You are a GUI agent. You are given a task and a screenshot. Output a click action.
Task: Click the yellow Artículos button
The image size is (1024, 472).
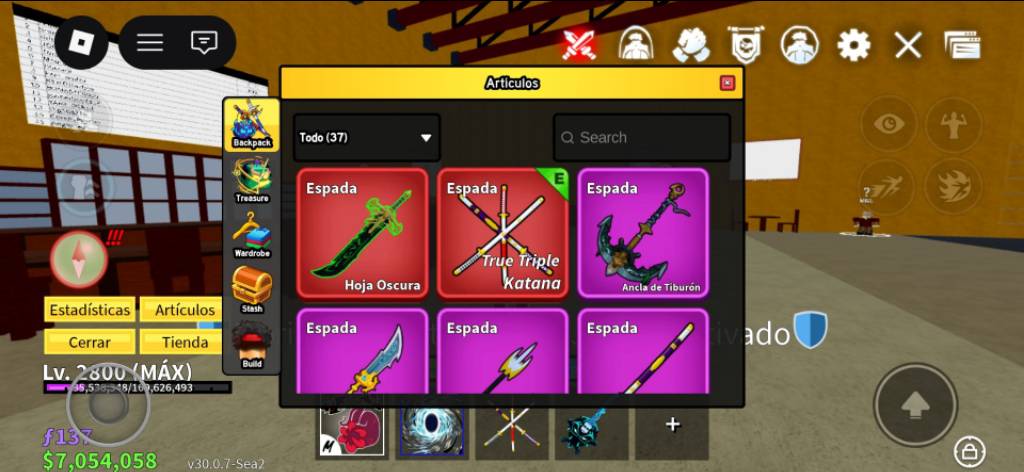pos(184,310)
